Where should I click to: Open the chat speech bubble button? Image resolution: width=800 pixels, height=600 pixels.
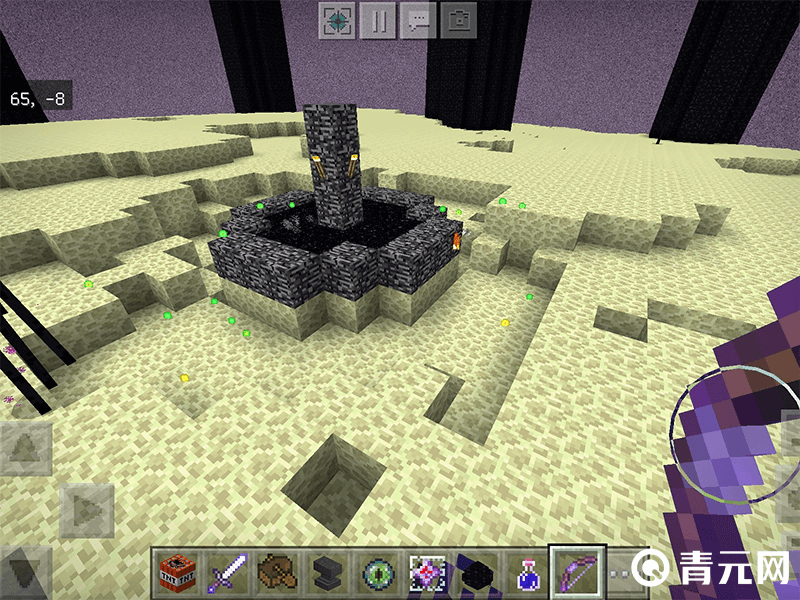click(x=418, y=21)
